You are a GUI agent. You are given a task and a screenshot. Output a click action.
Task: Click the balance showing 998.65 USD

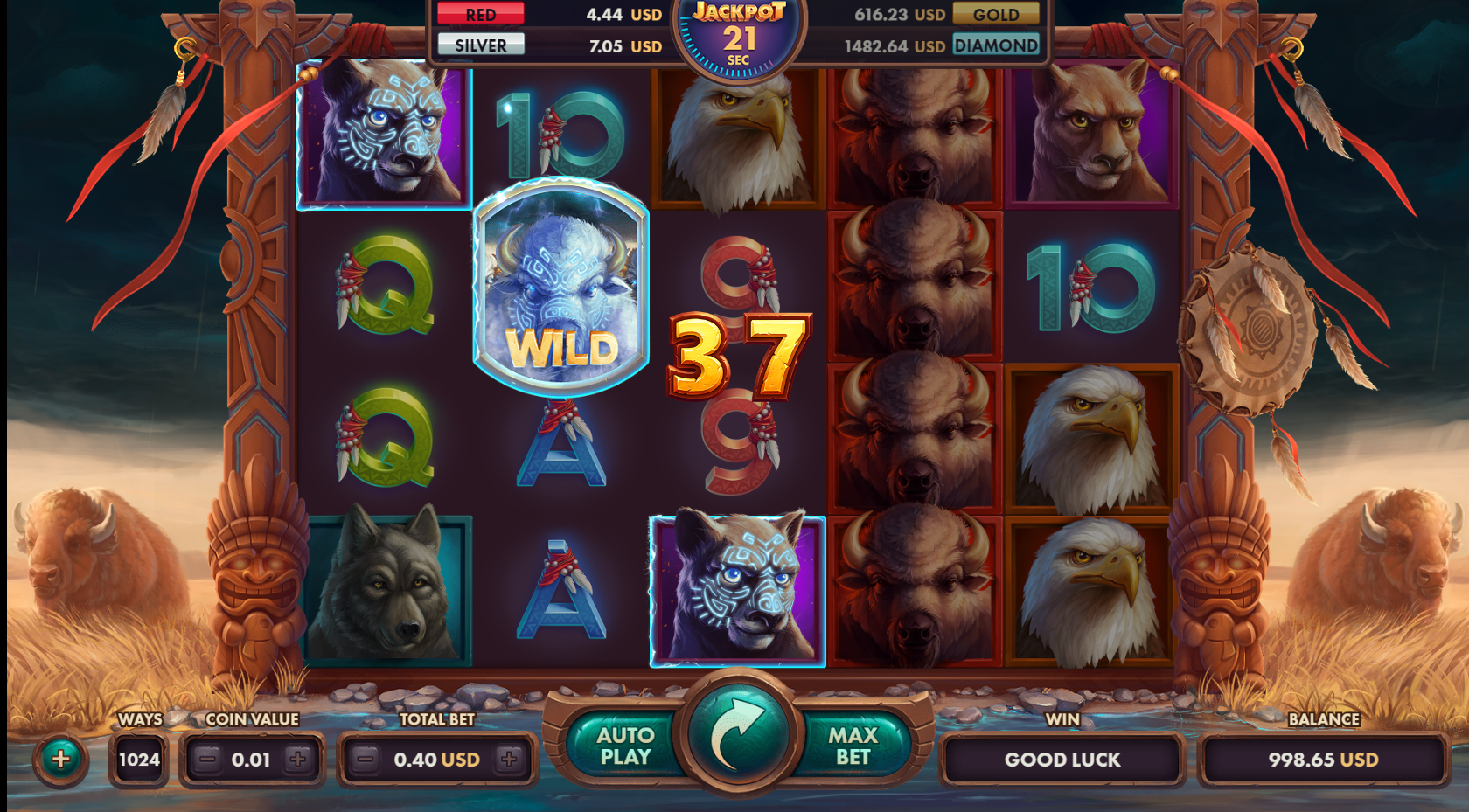[x=1322, y=760]
